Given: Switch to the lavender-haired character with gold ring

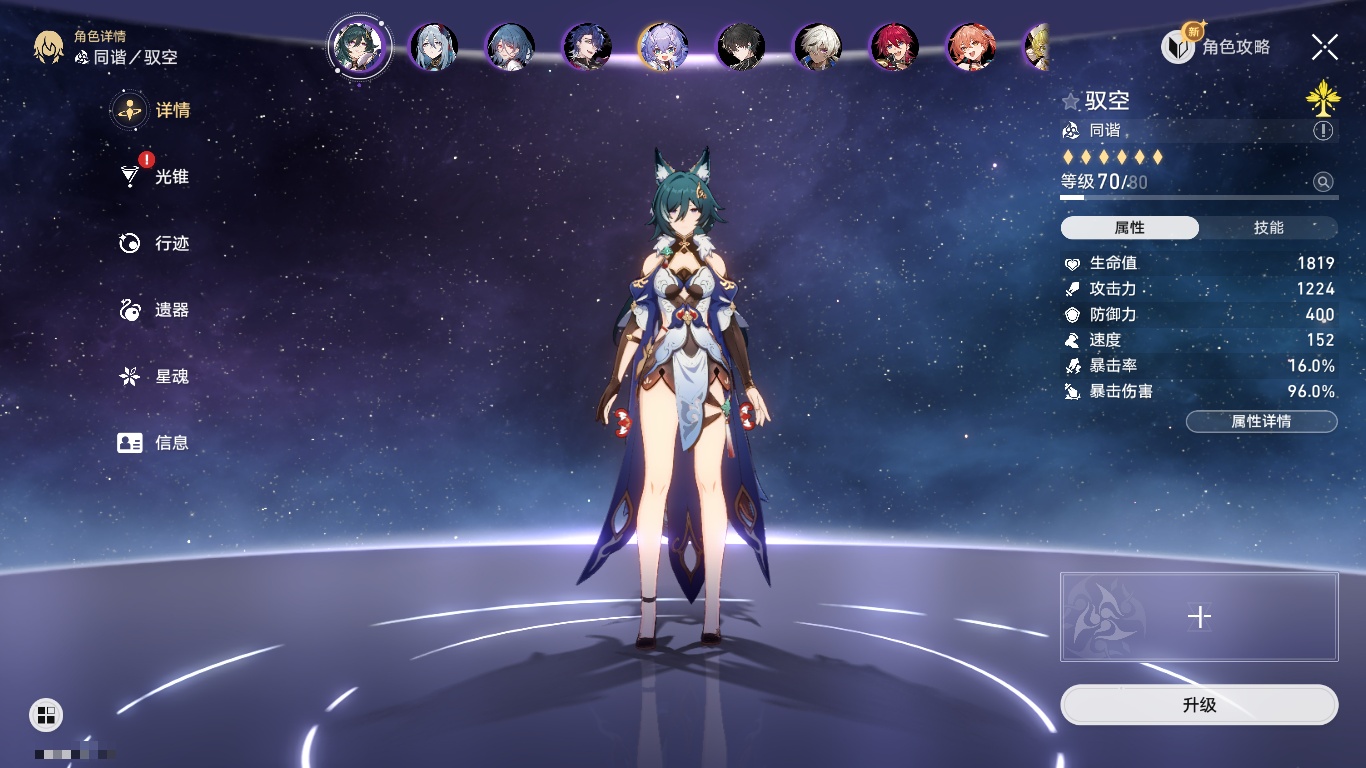Looking at the screenshot, I should coord(663,47).
